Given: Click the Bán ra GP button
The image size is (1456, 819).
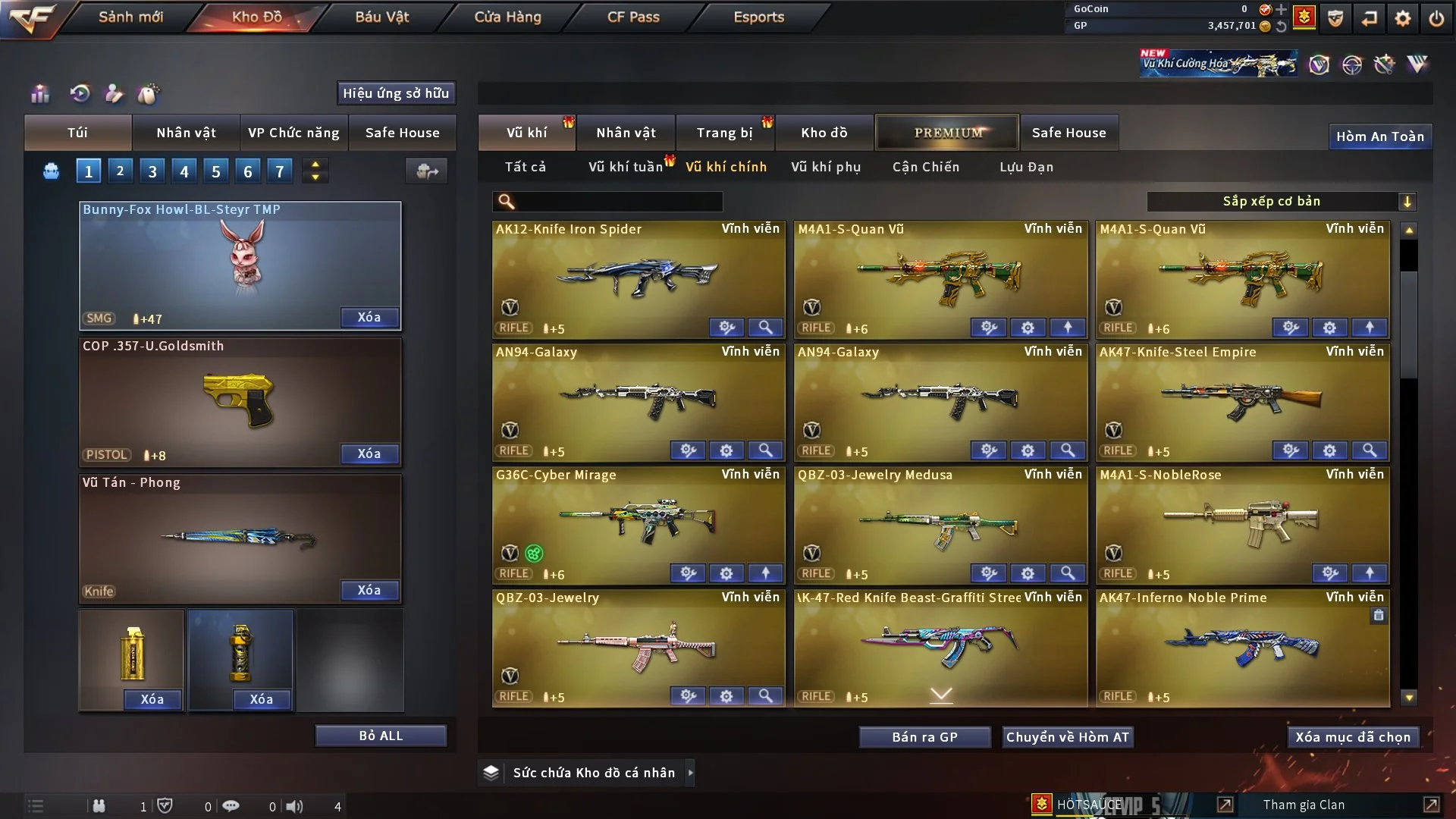Looking at the screenshot, I should pos(924,737).
